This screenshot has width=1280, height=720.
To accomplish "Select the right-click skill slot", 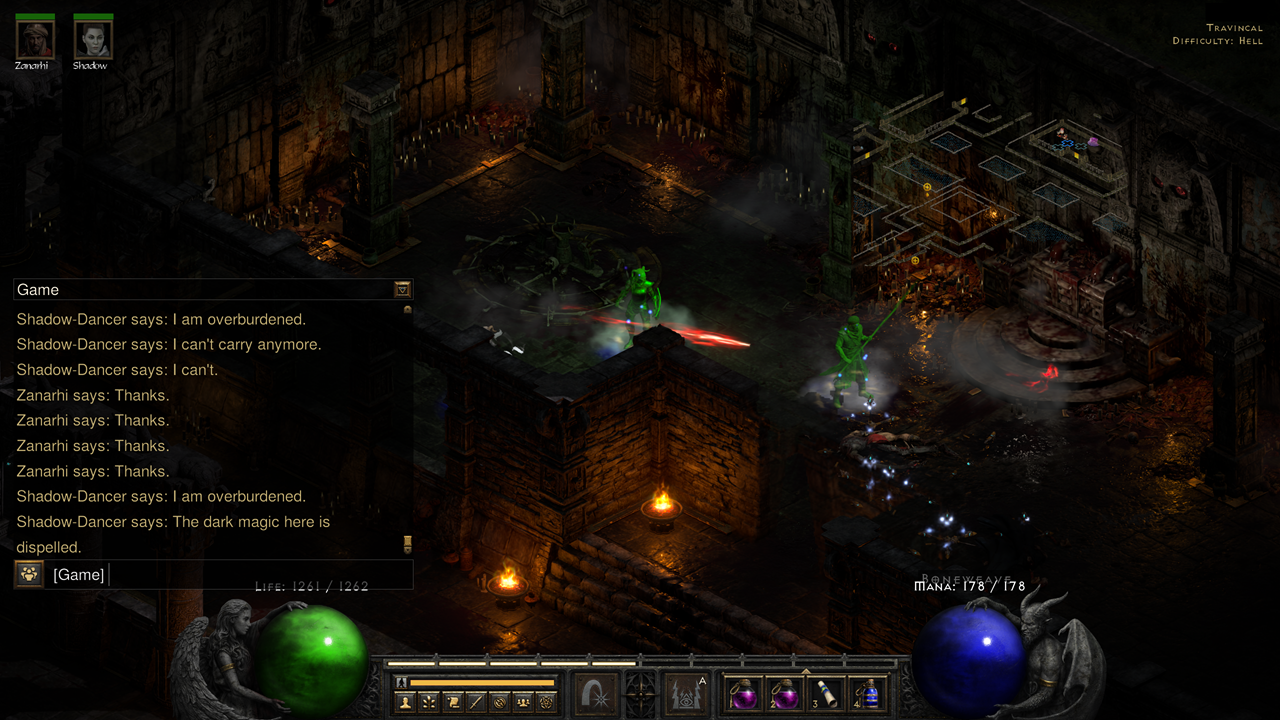I will 687,693.
